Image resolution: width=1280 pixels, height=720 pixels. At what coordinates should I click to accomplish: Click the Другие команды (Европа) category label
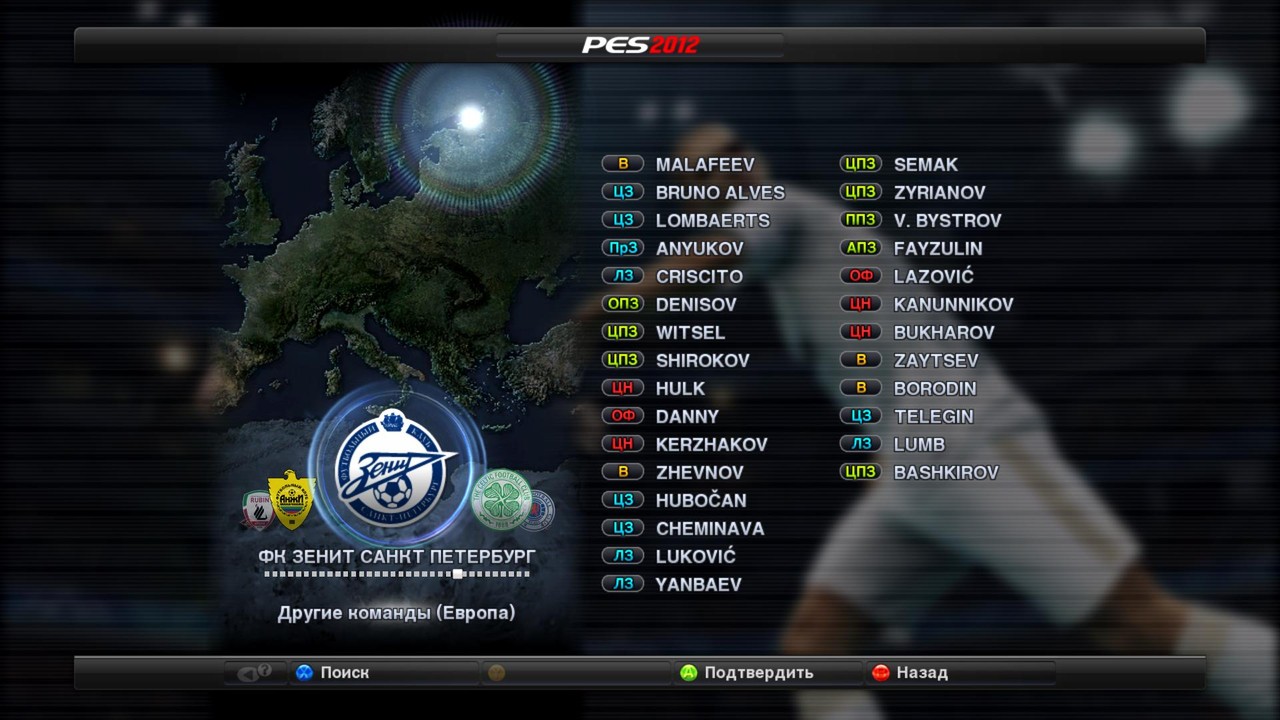pyautogui.click(x=396, y=613)
